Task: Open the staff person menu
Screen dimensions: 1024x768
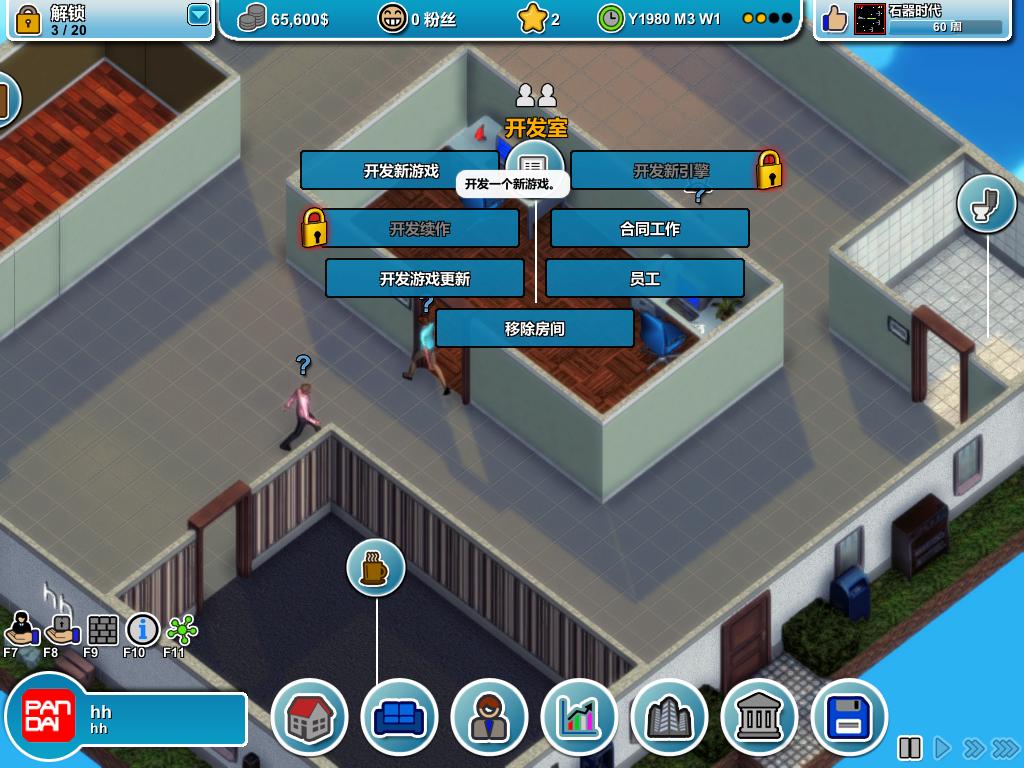Action: pos(489,717)
